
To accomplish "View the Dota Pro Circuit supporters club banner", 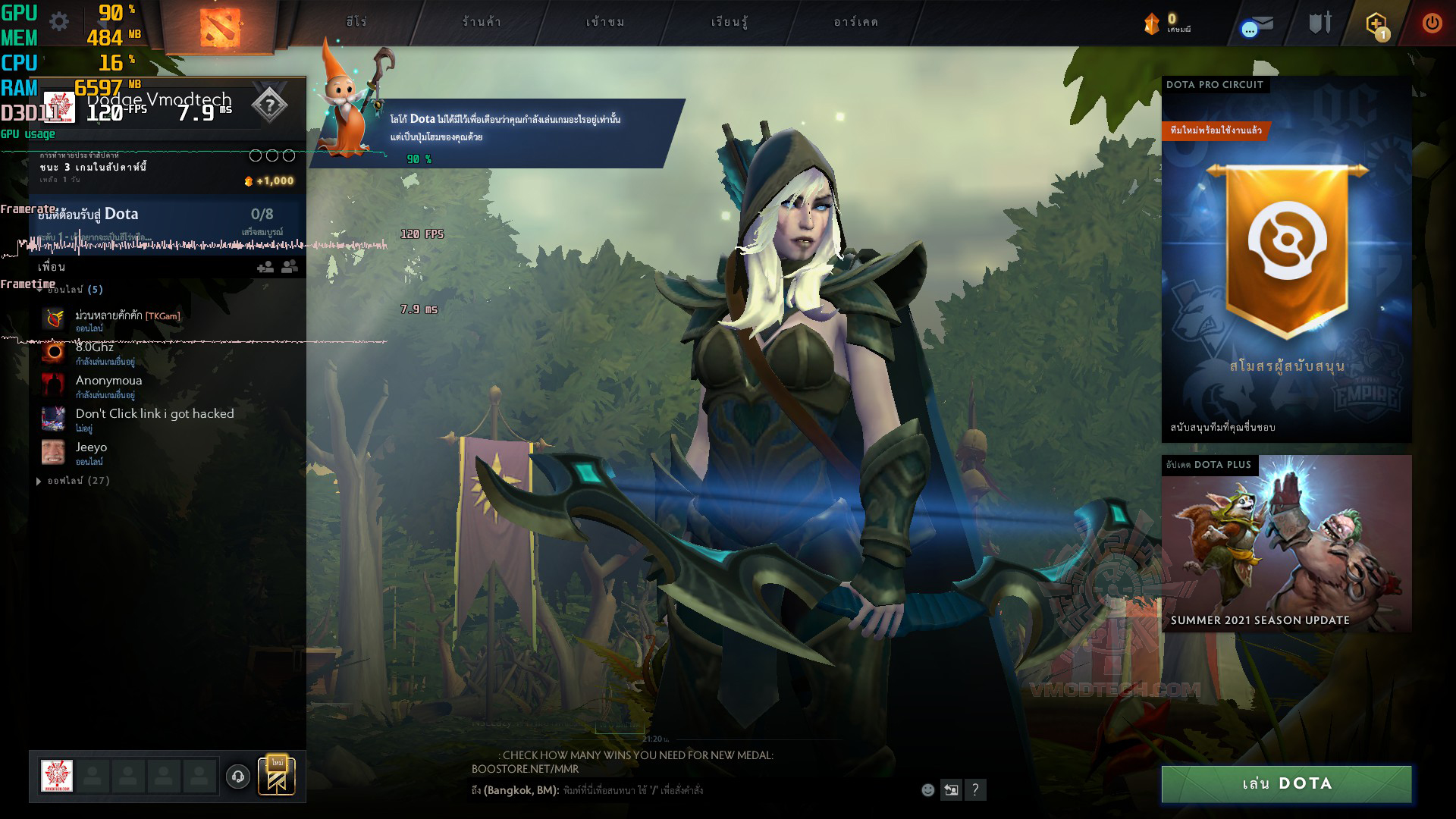I will tap(1286, 258).
